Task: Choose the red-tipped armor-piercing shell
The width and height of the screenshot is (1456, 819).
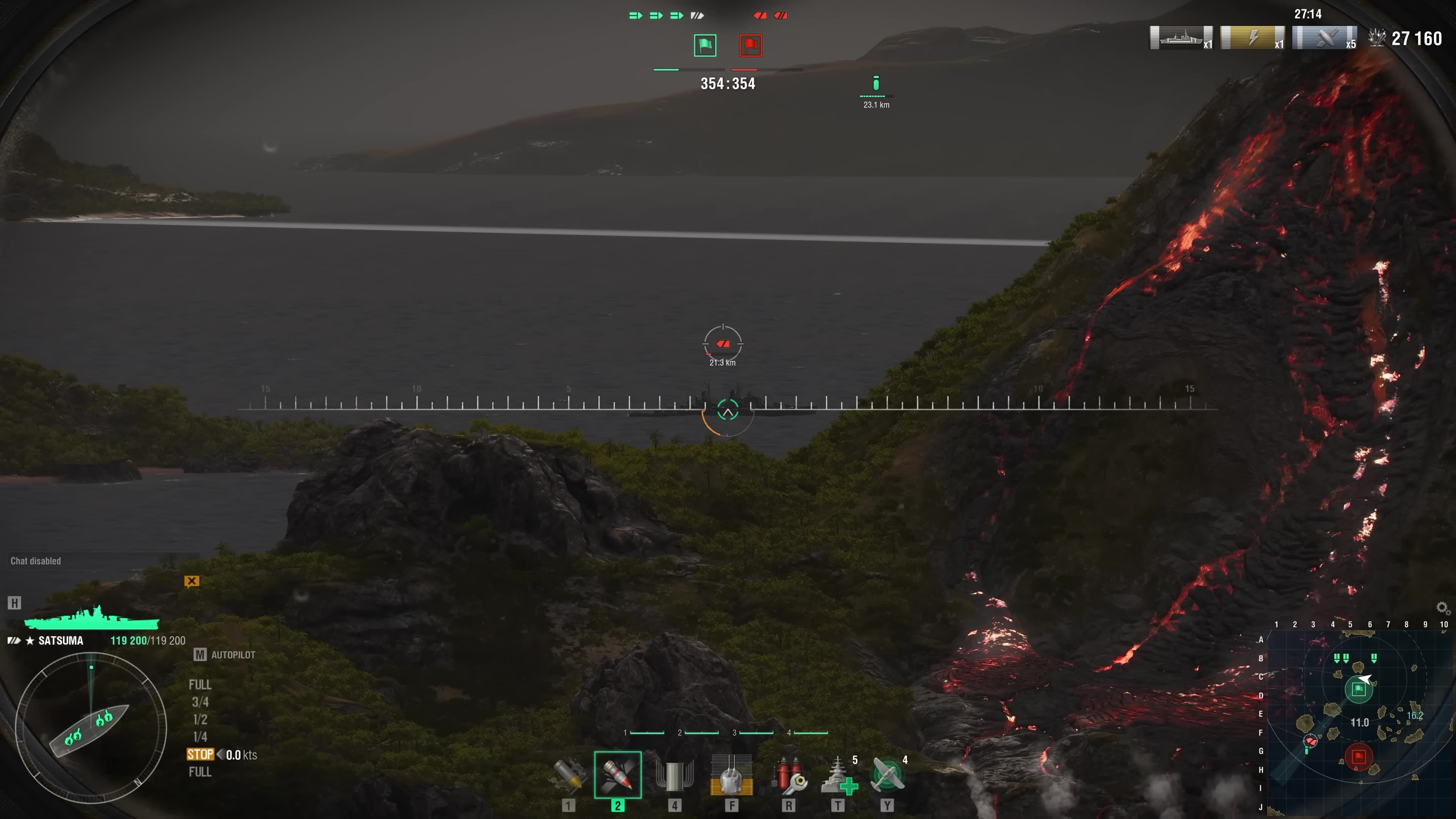Action: (x=617, y=775)
